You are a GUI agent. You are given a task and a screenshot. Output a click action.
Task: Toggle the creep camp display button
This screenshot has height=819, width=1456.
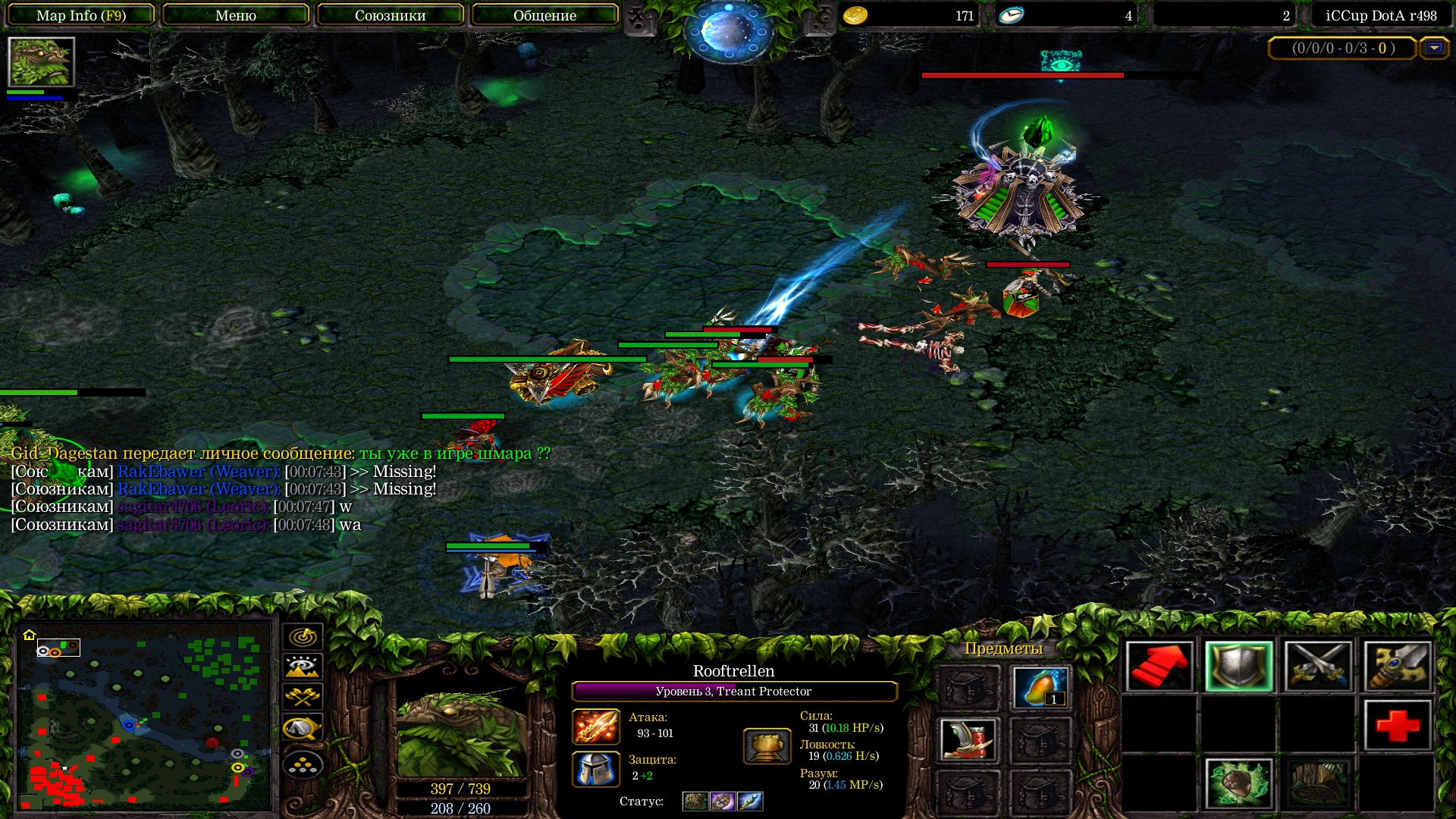[303, 728]
